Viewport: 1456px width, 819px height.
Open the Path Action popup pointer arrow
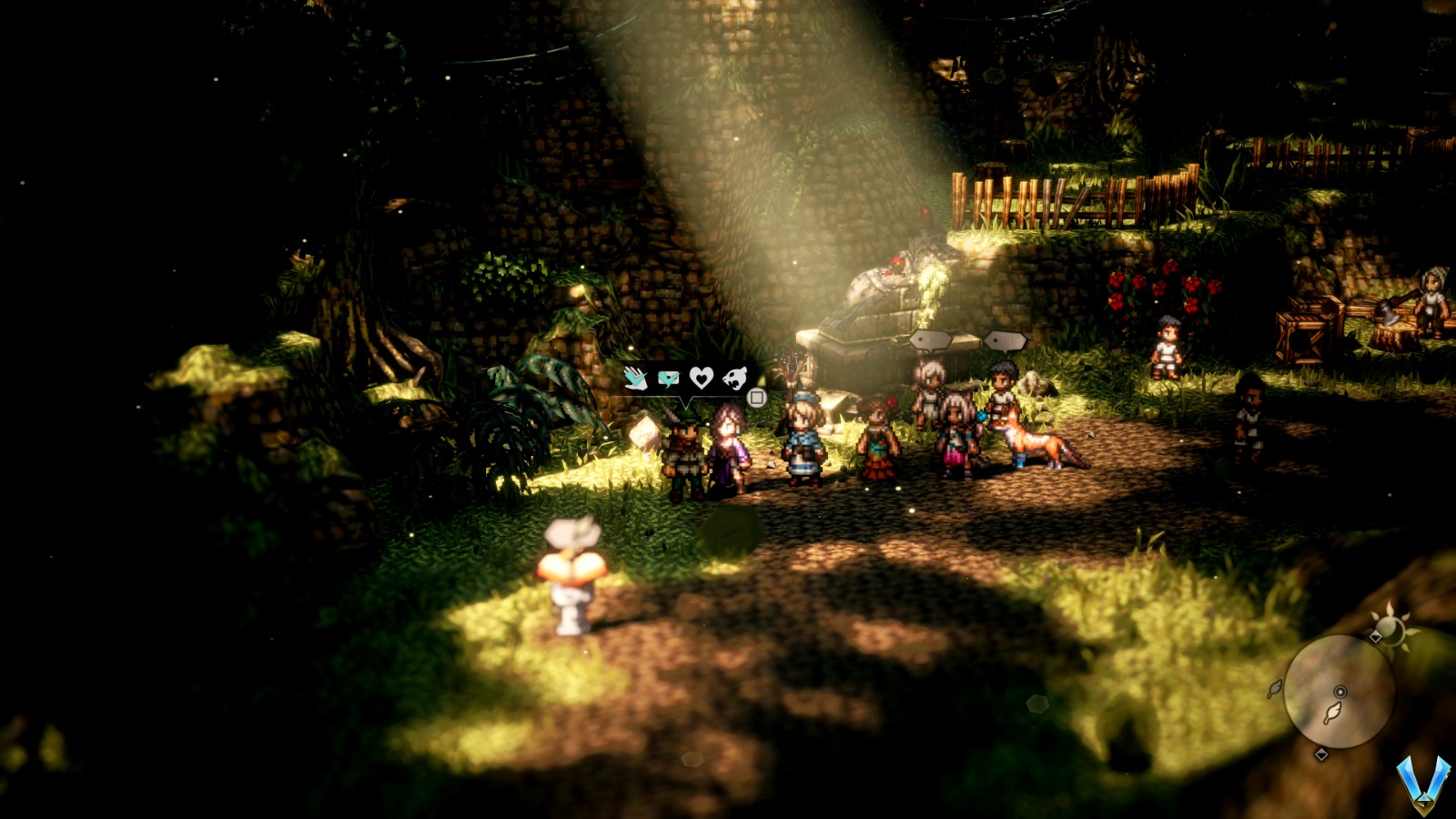pos(686,401)
